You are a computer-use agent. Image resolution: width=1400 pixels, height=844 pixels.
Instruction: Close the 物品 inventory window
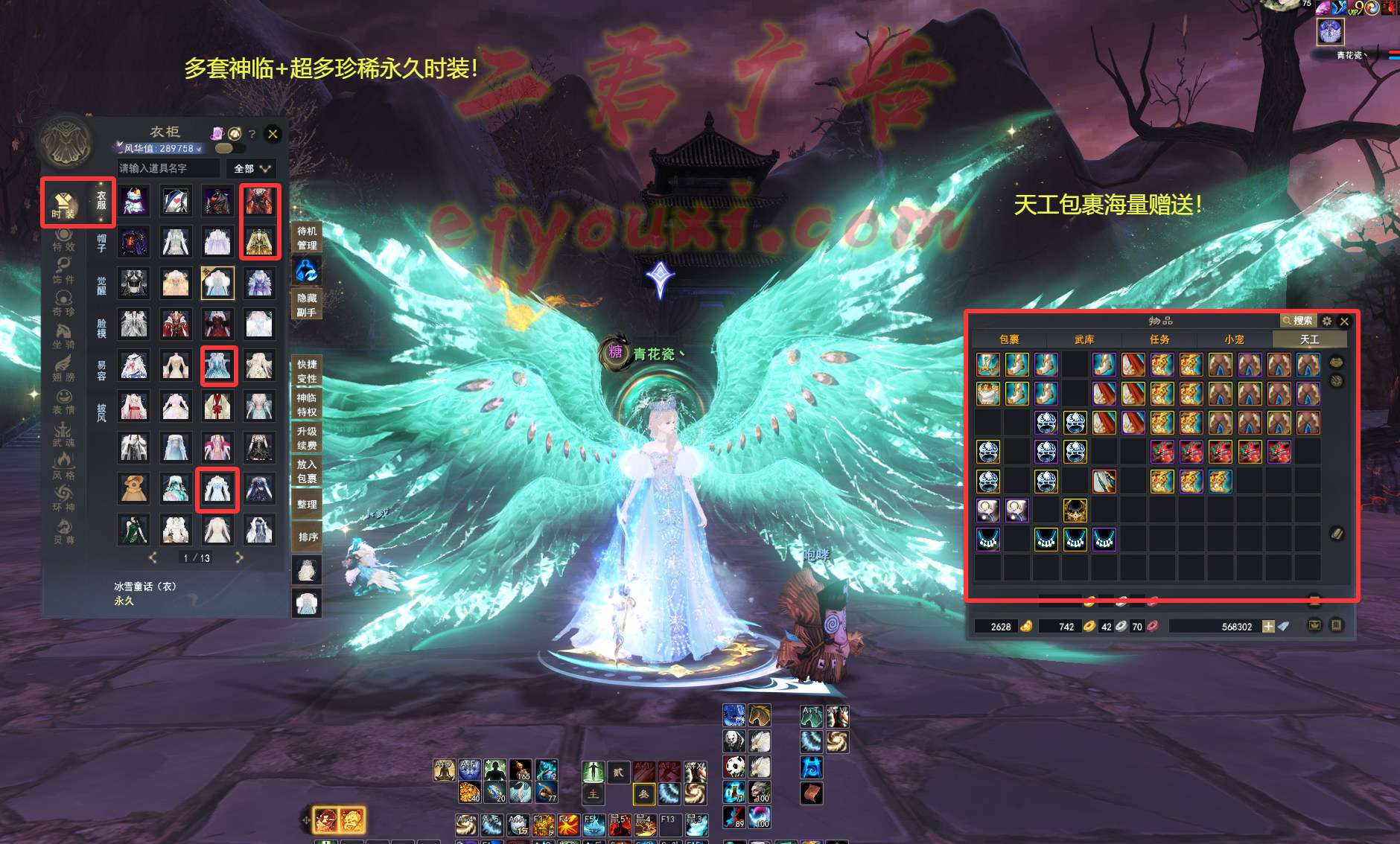[1344, 322]
